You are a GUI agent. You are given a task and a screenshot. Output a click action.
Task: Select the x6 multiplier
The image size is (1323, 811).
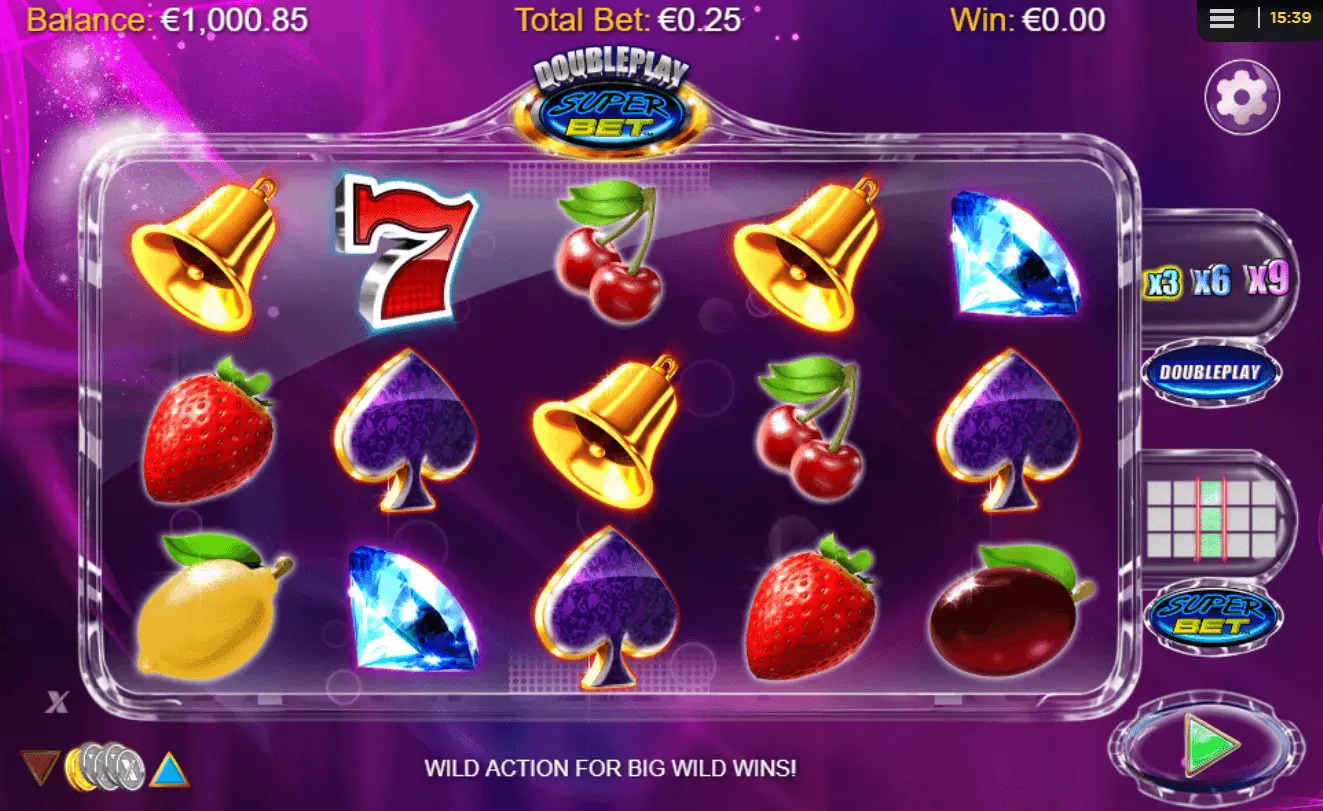1211,281
